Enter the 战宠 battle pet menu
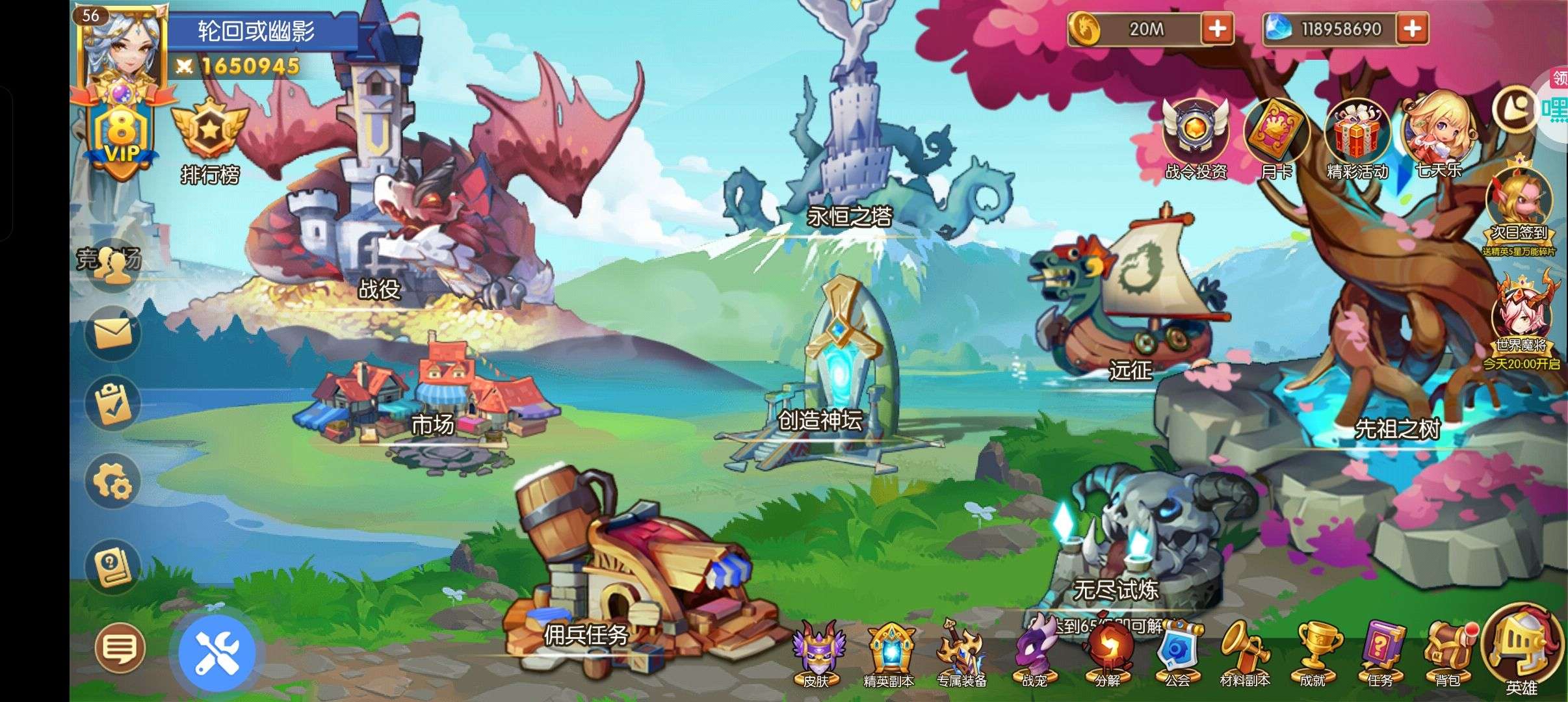This screenshot has width=1568, height=702. coord(1034,653)
